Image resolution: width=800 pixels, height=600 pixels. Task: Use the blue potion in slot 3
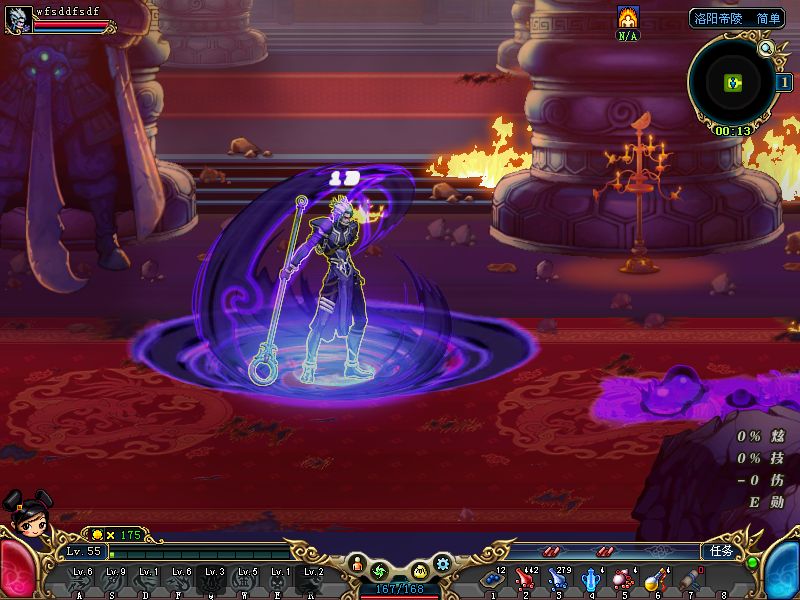[x=557, y=579]
